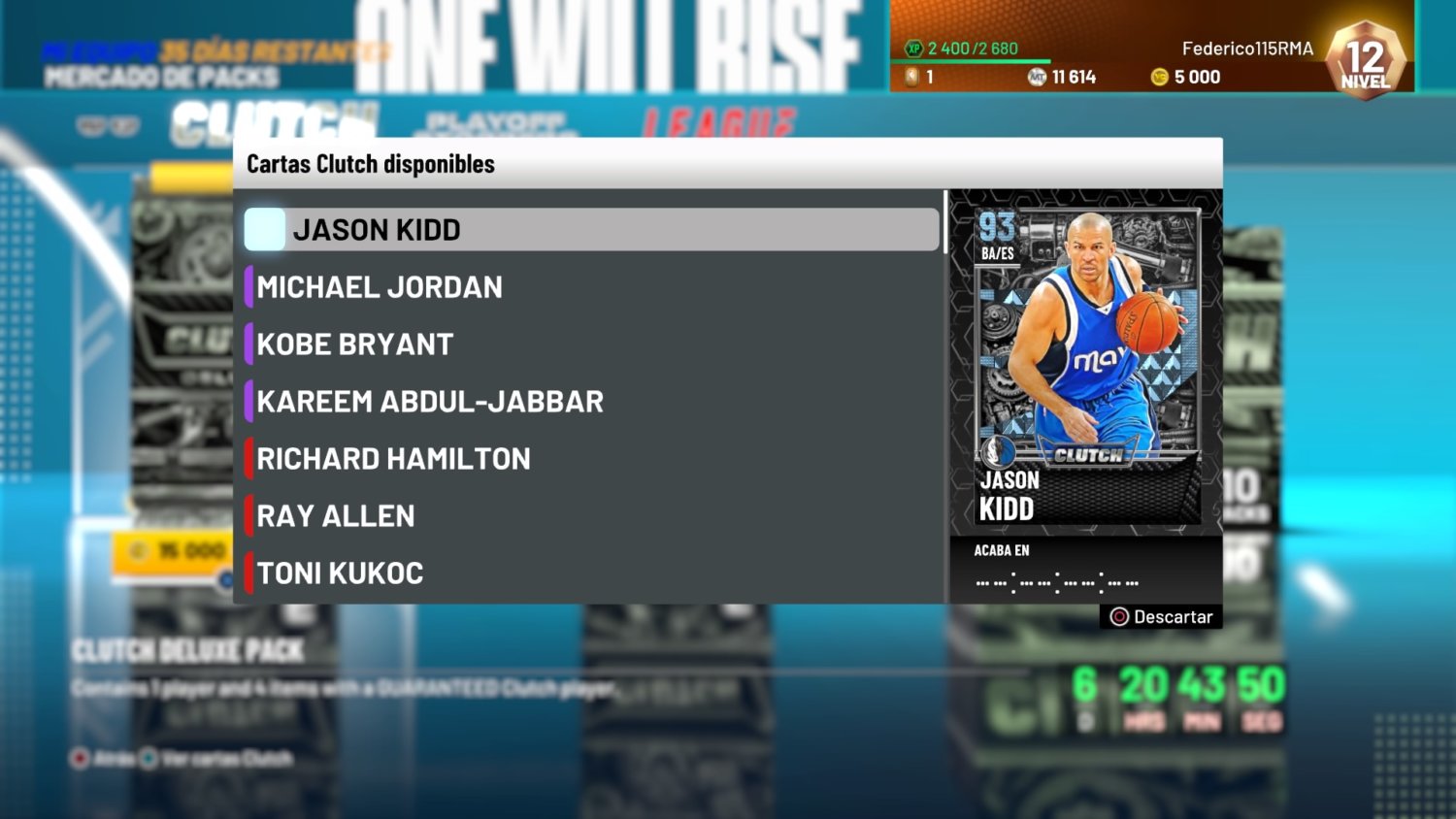This screenshot has width=1456, height=819.
Task: Click the level 12 bronze badge
Action: pyautogui.click(x=1364, y=60)
